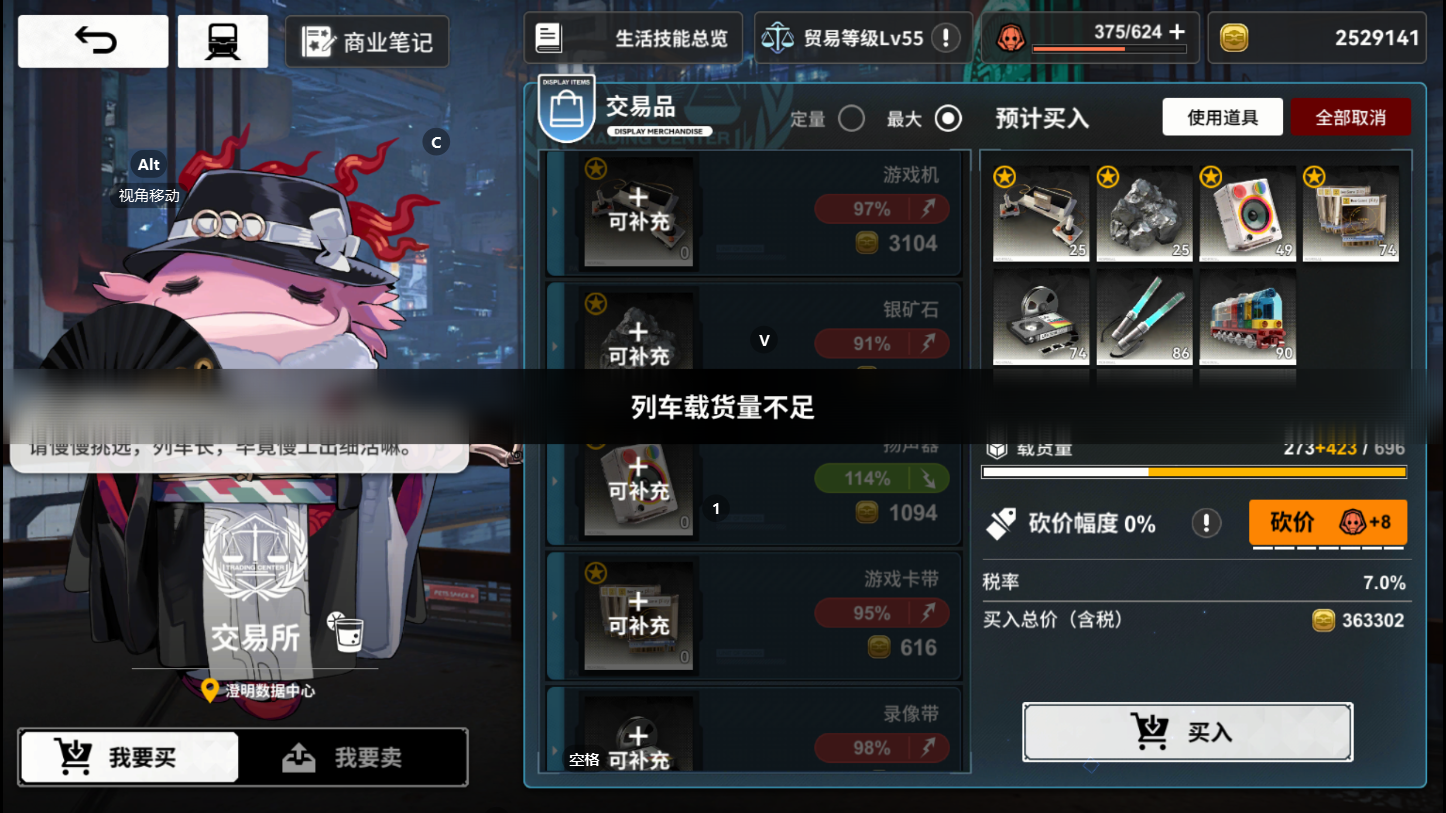Expand the 扬声器 row chevron
Image resolution: width=1446 pixels, height=813 pixels.
(556, 480)
